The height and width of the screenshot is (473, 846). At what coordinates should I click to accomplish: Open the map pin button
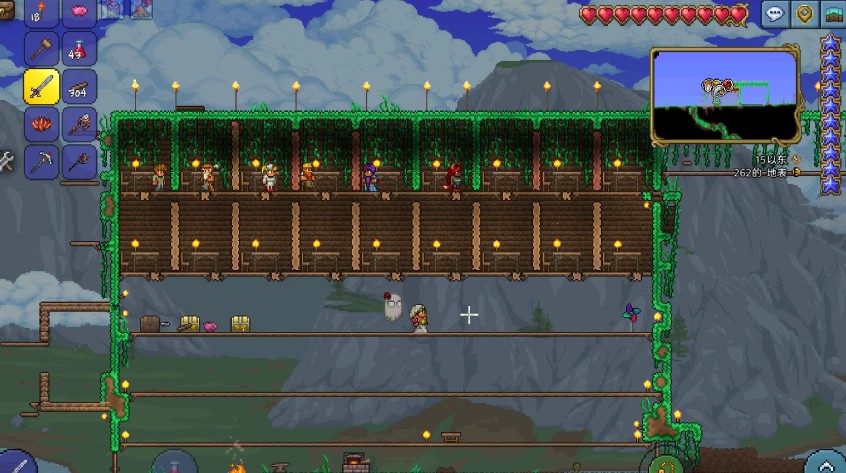click(x=803, y=14)
